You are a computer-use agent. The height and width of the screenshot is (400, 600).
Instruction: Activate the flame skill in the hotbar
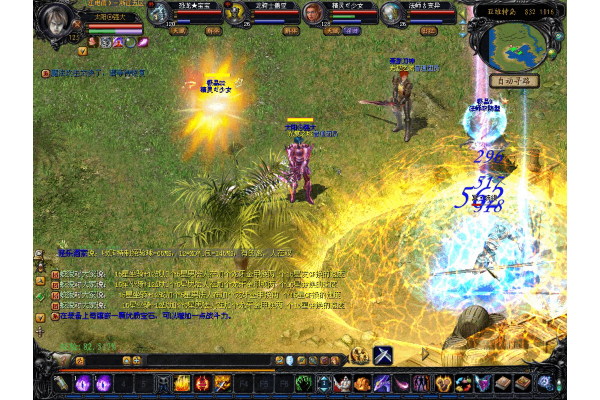click(182, 382)
